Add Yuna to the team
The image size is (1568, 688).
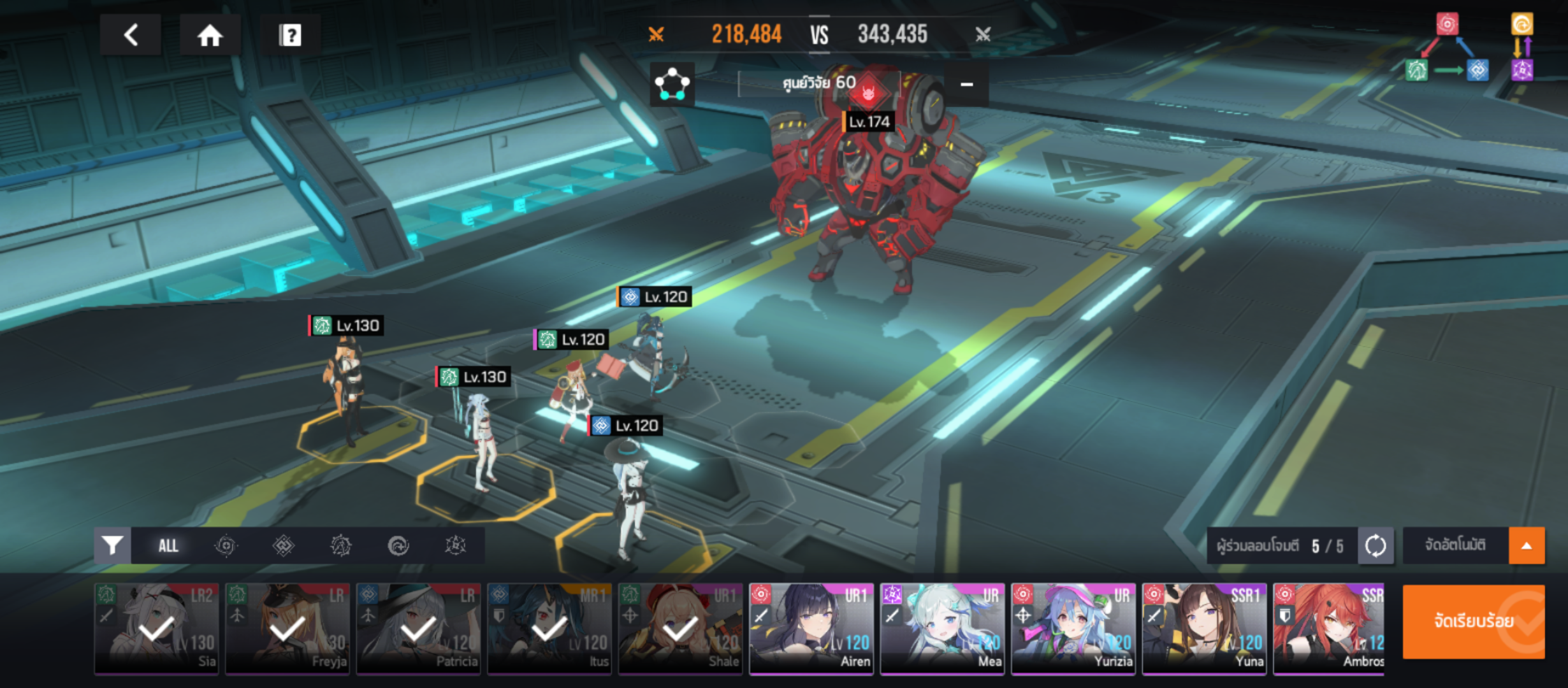point(1204,628)
